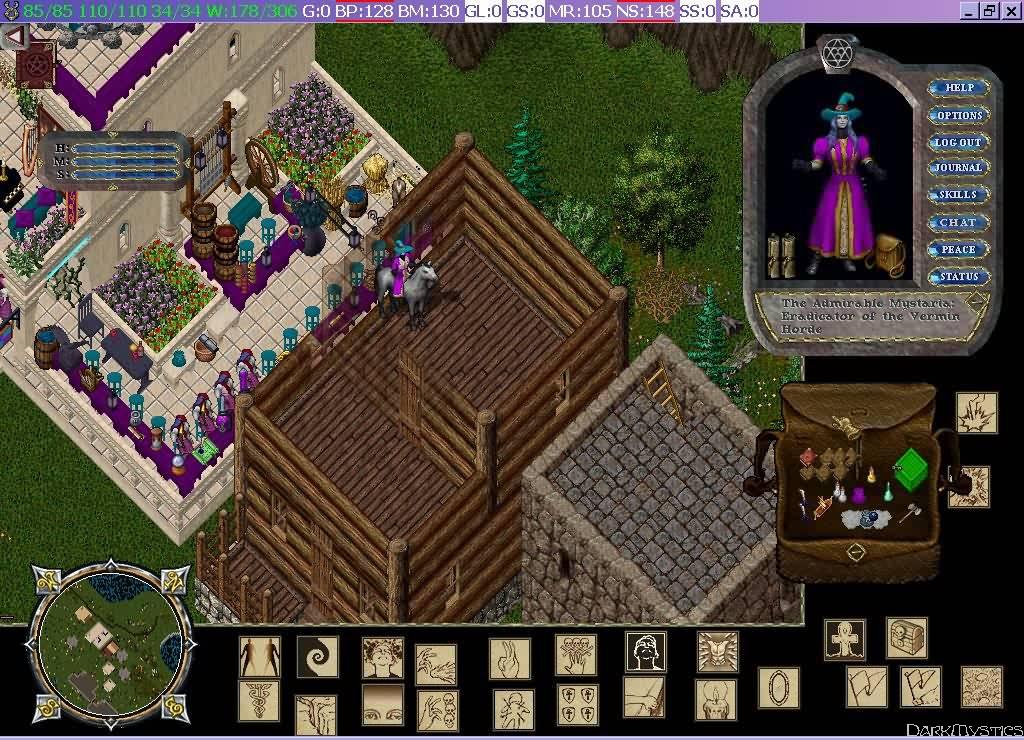Viewport: 1024px width, 740px height.
Task: Click the treasure chest spell icon
Action: [x=906, y=638]
